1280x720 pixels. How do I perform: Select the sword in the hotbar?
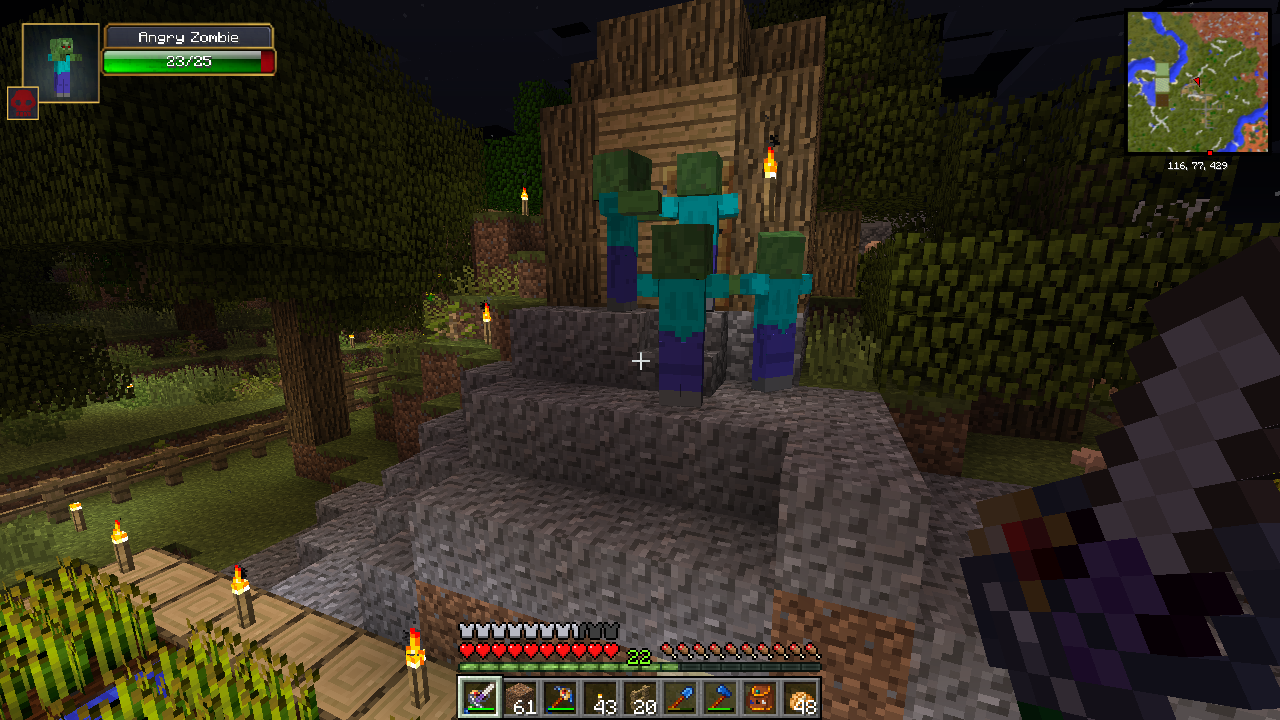(478, 697)
